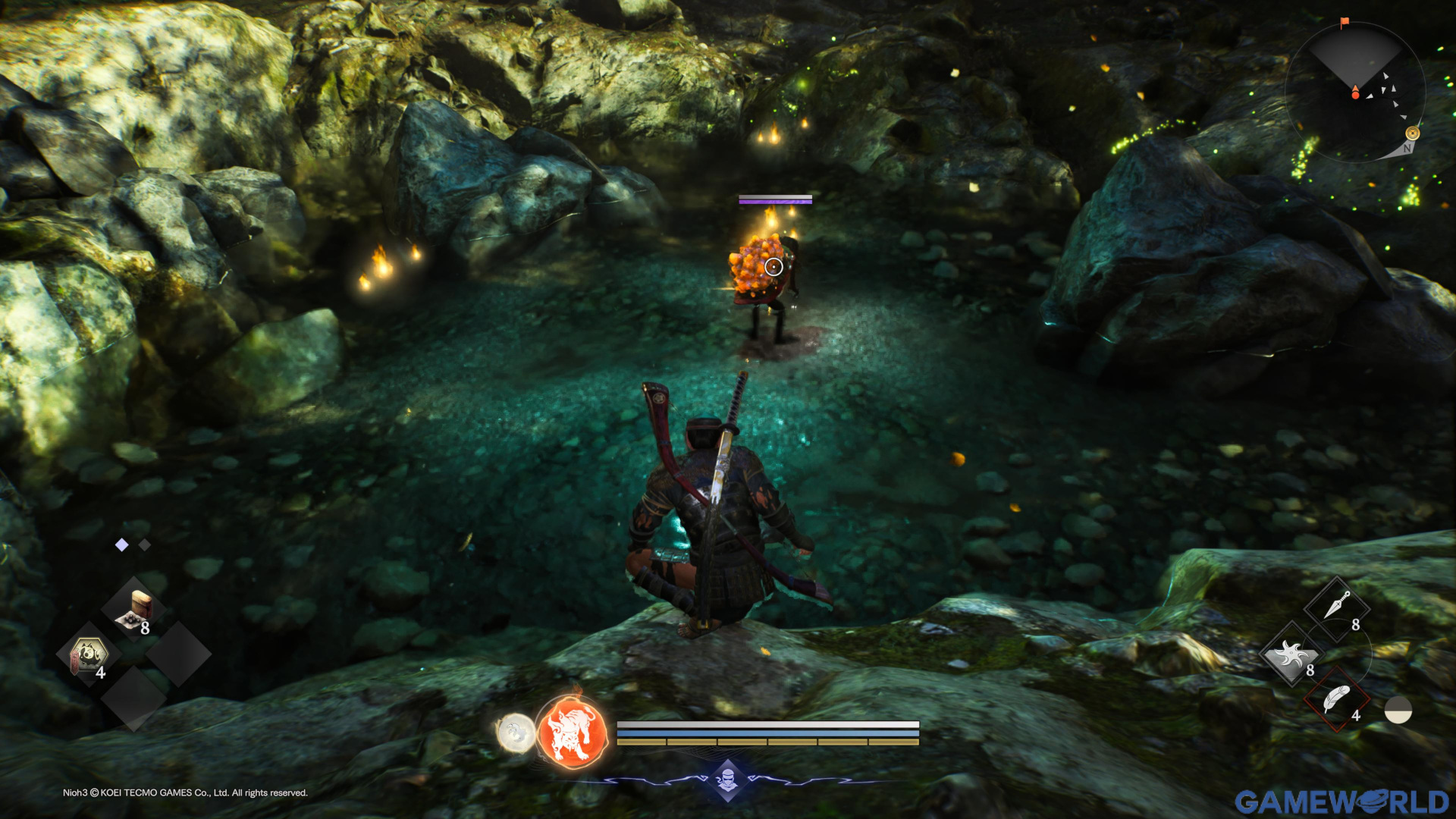The width and height of the screenshot is (1456, 819).
Task: Toggle the dimmed gray diamond stance indicator
Action: 144,544
